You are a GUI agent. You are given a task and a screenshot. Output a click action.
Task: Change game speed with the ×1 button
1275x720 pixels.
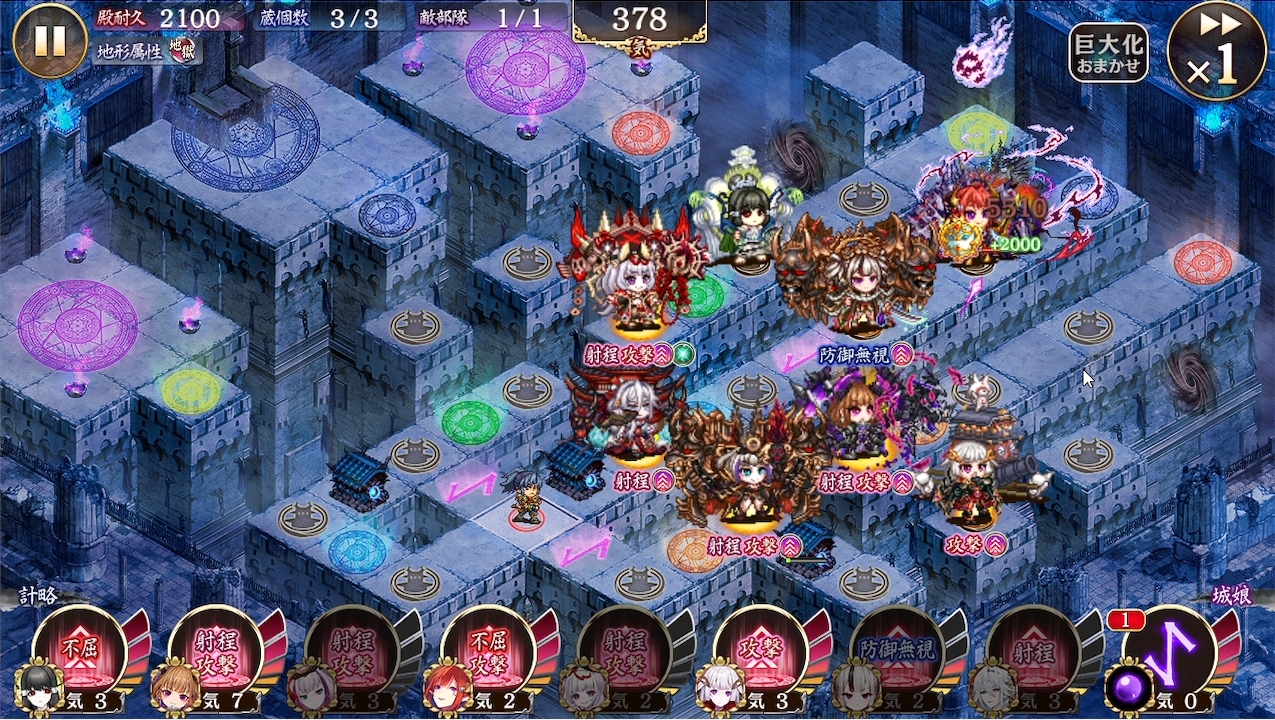click(x=1216, y=50)
